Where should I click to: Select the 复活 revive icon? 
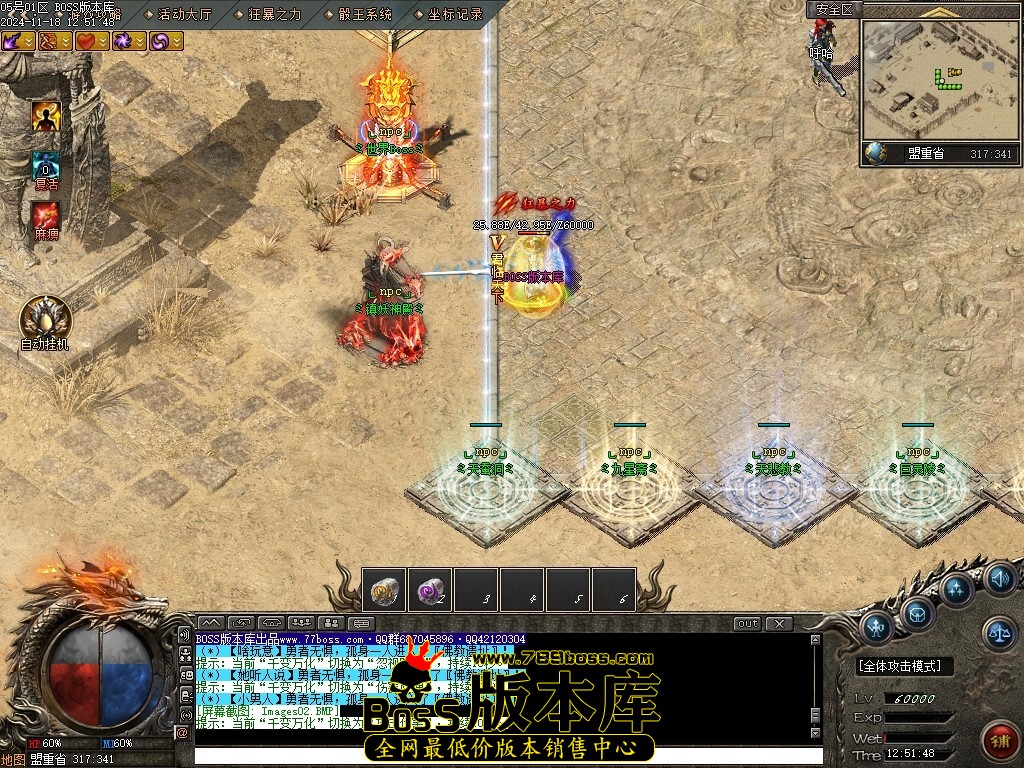tap(46, 167)
